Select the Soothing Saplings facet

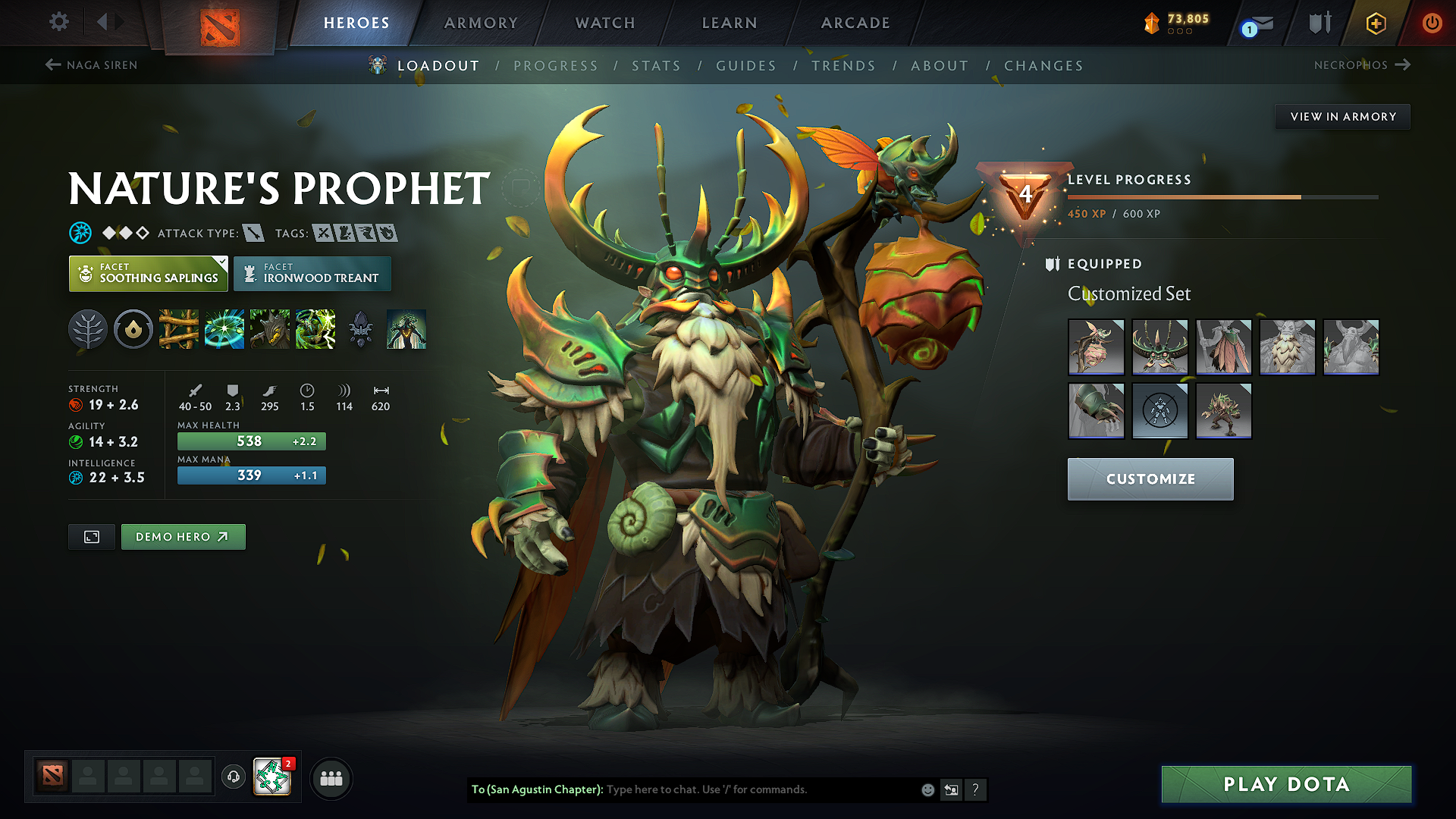[x=148, y=273]
